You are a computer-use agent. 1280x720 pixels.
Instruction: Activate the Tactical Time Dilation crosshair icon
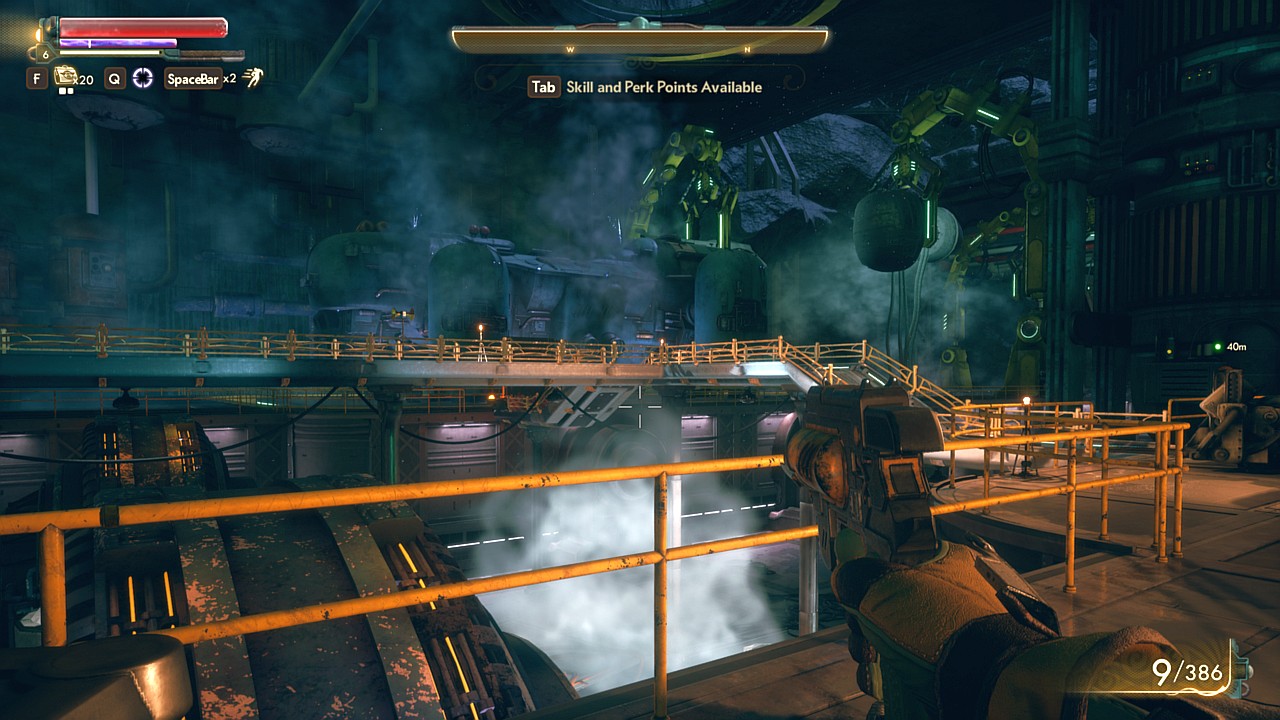pyautogui.click(x=143, y=78)
